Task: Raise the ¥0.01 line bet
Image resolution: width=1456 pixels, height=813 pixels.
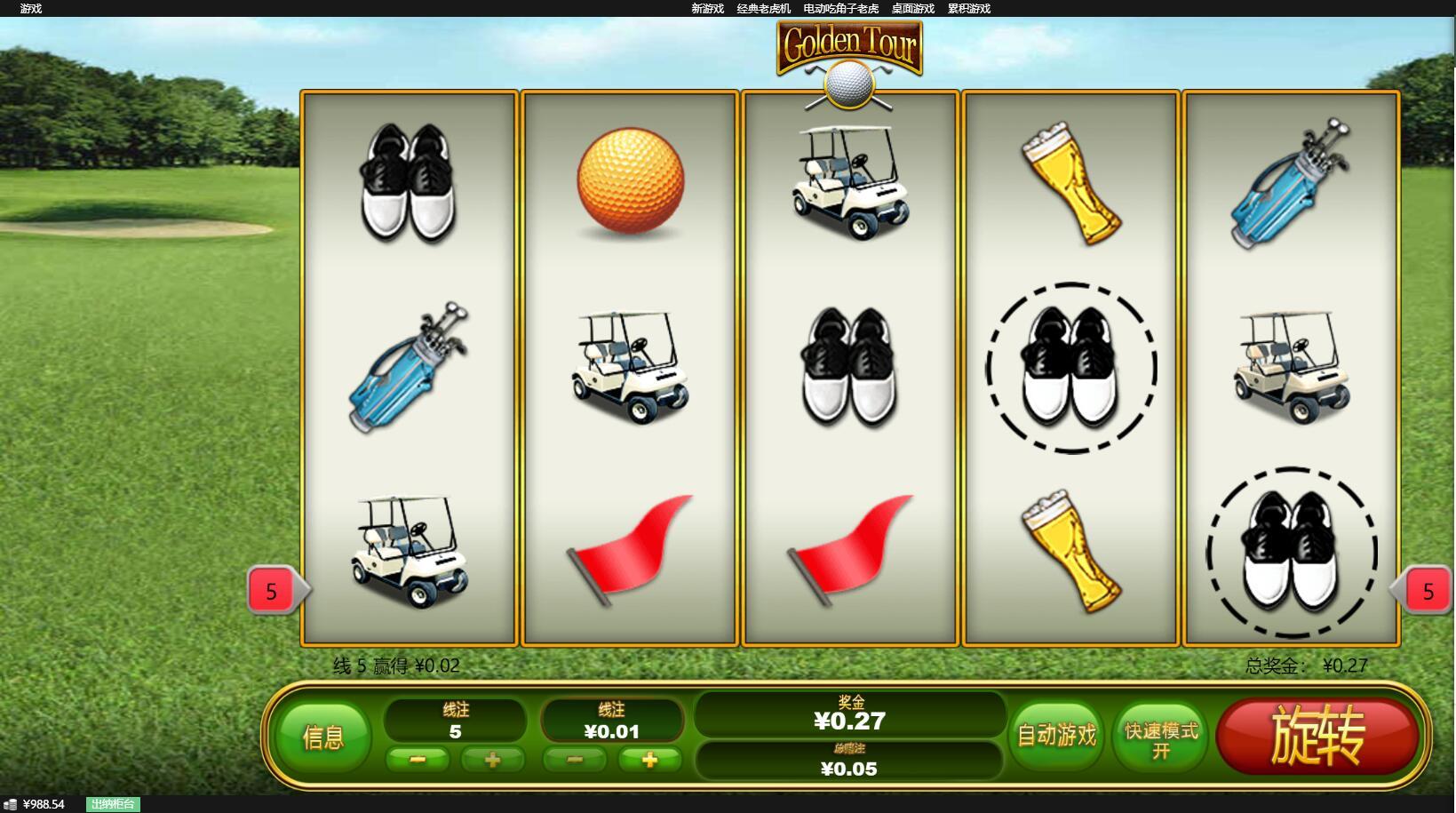Action: coord(649,760)
